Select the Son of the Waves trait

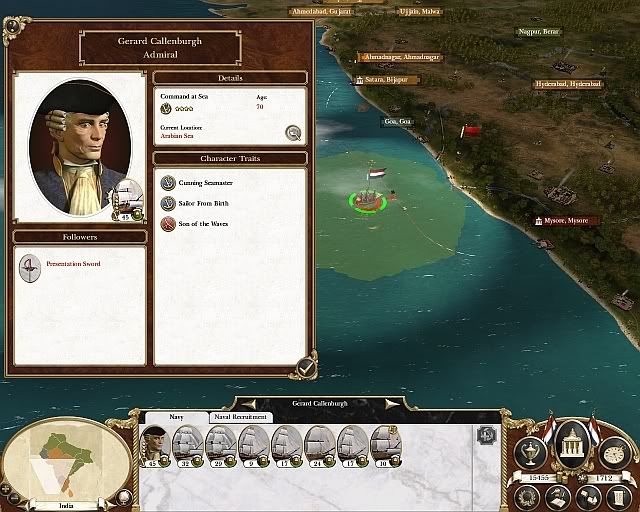pos(168,224)
